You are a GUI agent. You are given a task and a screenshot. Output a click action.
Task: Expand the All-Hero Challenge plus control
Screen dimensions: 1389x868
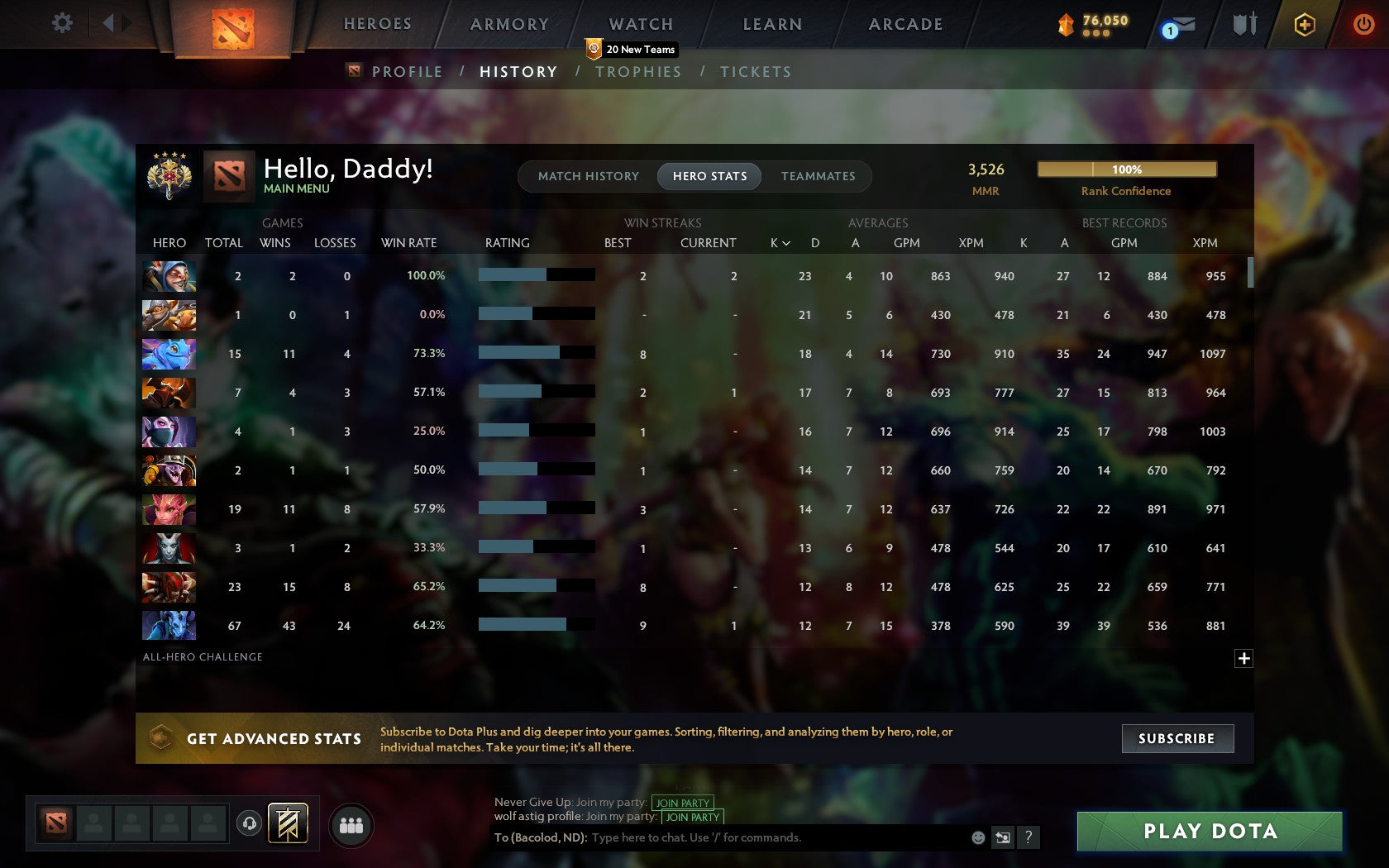[x=1243, y=658]
